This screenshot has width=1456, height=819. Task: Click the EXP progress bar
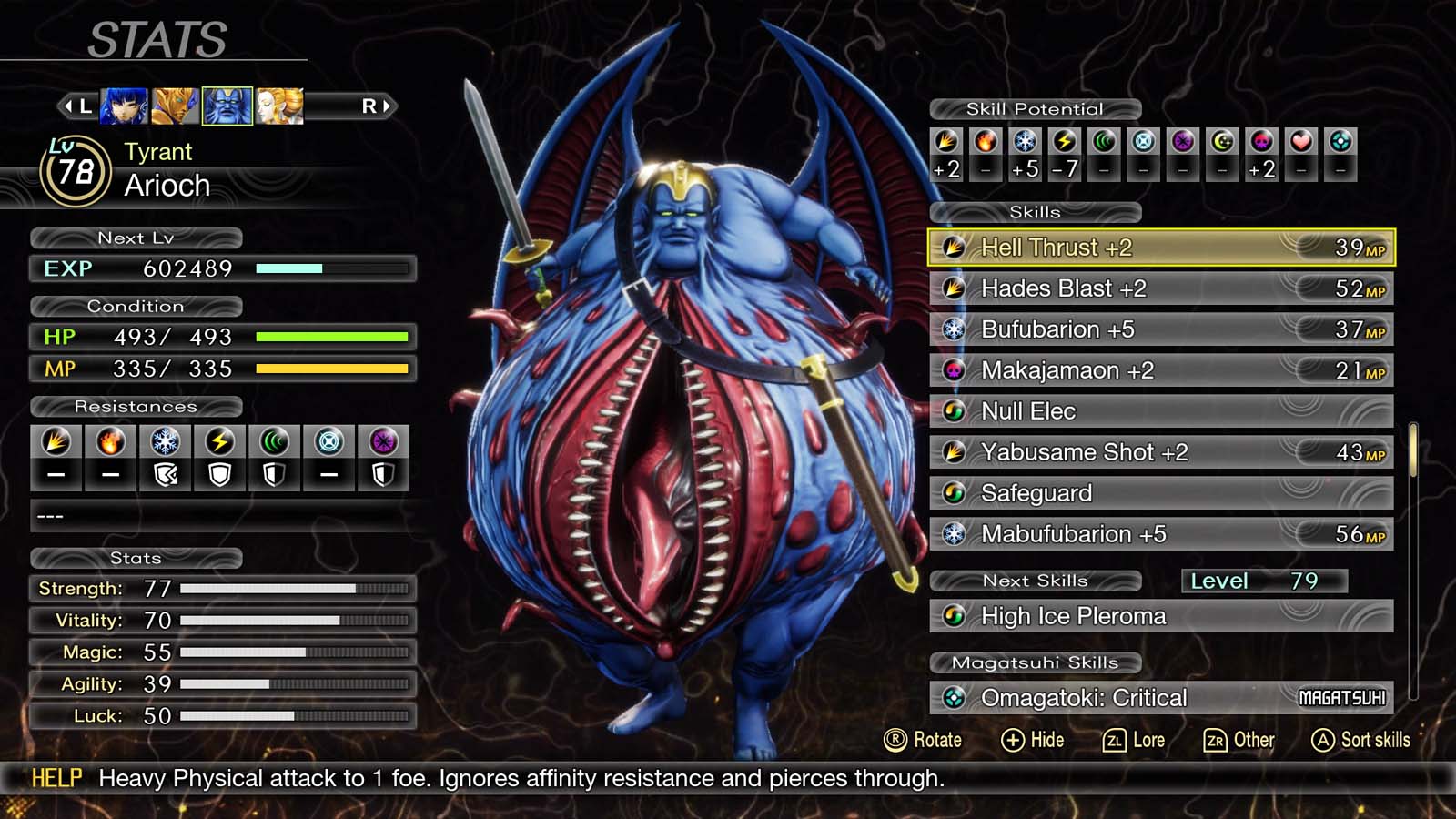click(328, 268)
